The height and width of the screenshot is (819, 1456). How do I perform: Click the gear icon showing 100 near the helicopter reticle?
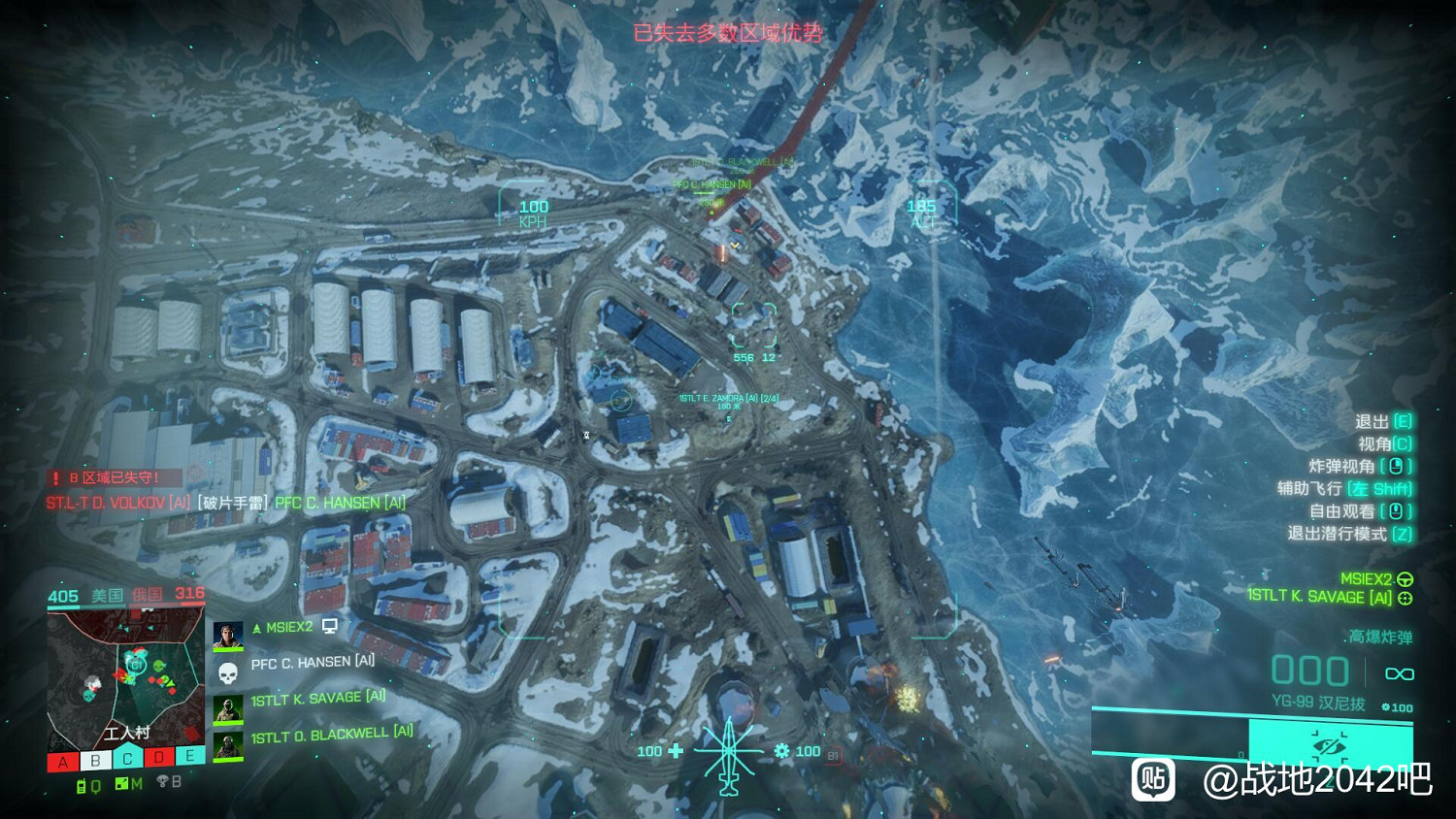781,750
